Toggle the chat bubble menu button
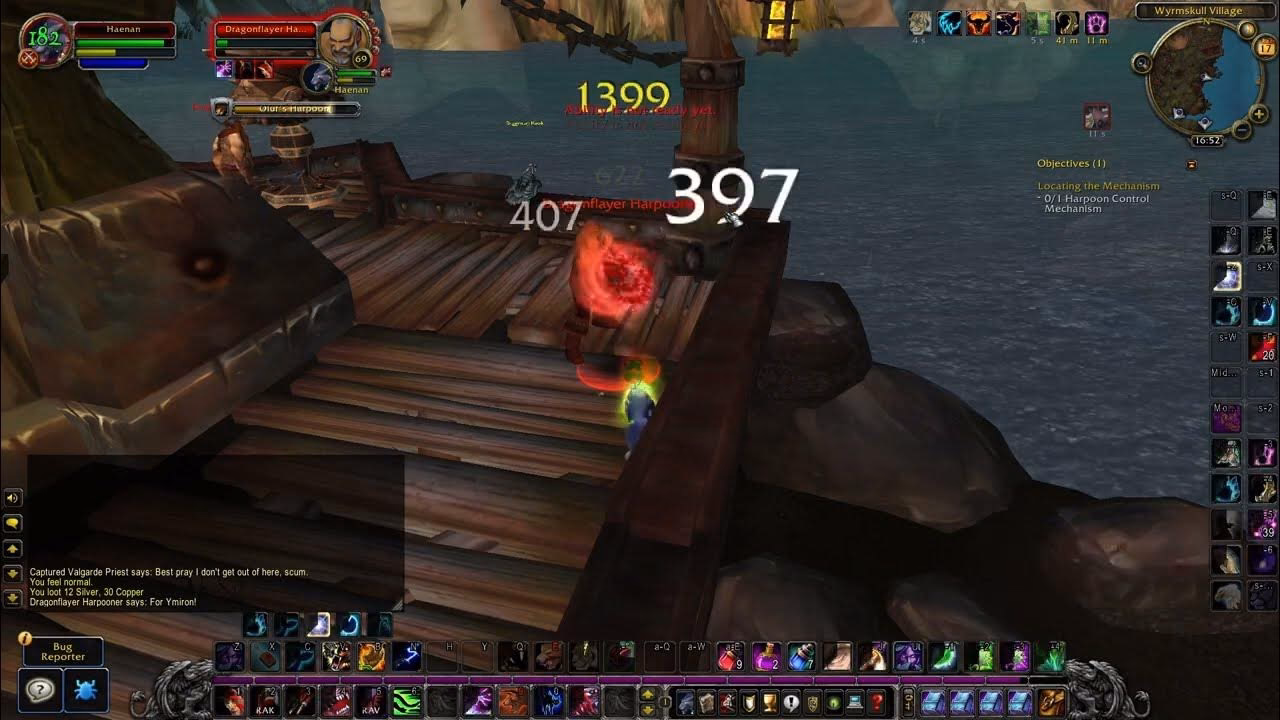 12,523
